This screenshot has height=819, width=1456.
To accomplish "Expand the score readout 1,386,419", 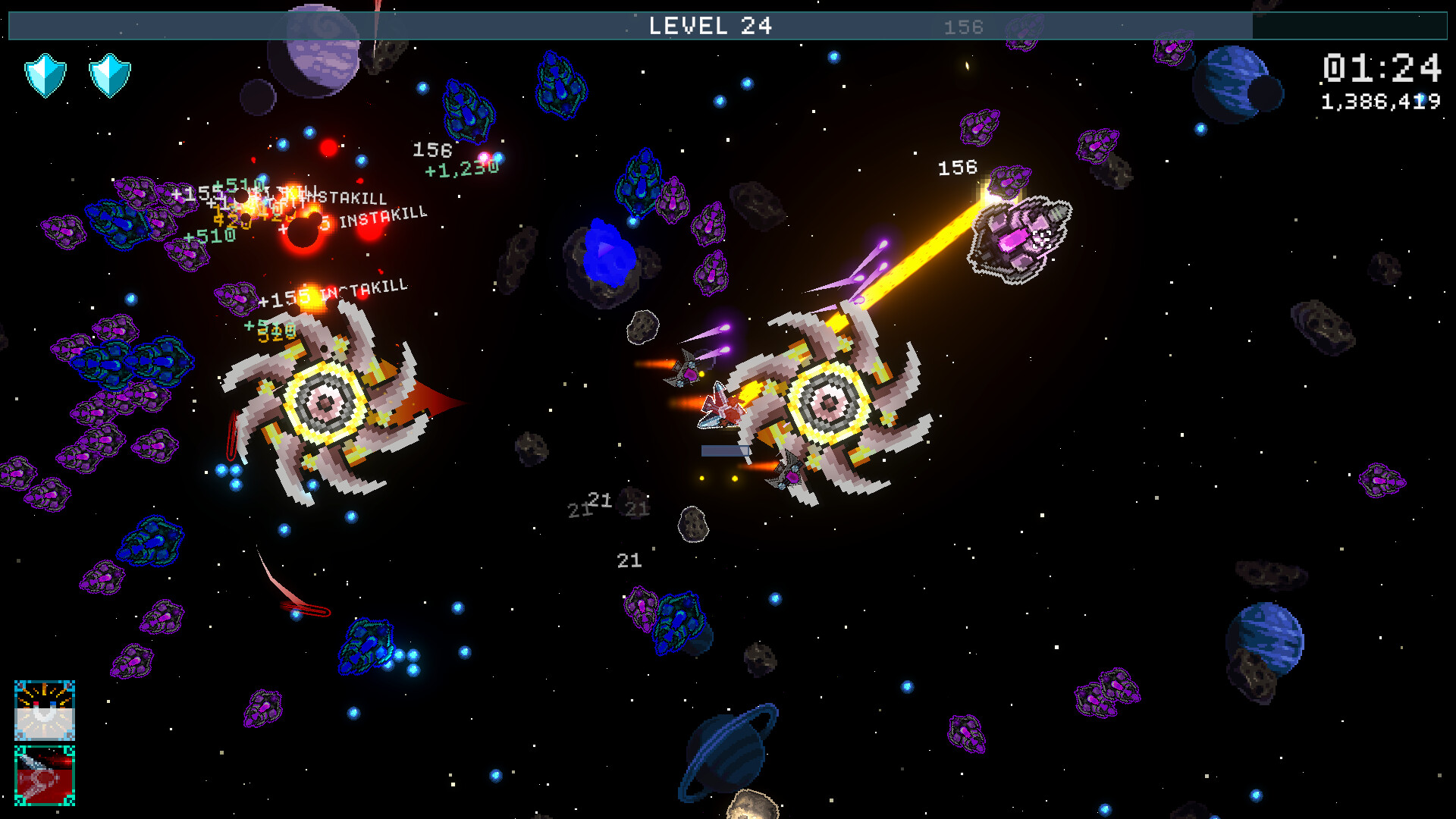I will point(1382,99).
